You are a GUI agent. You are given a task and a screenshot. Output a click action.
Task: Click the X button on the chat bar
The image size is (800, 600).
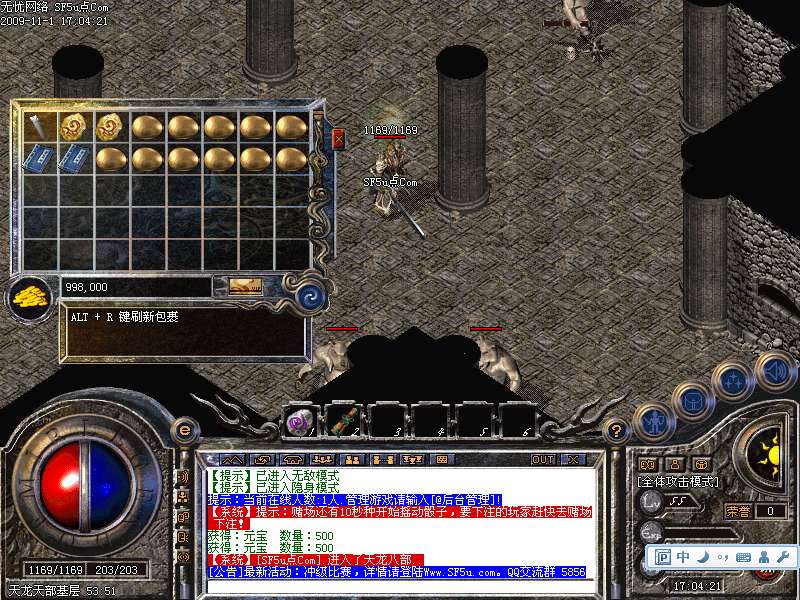tap(572, 459)
